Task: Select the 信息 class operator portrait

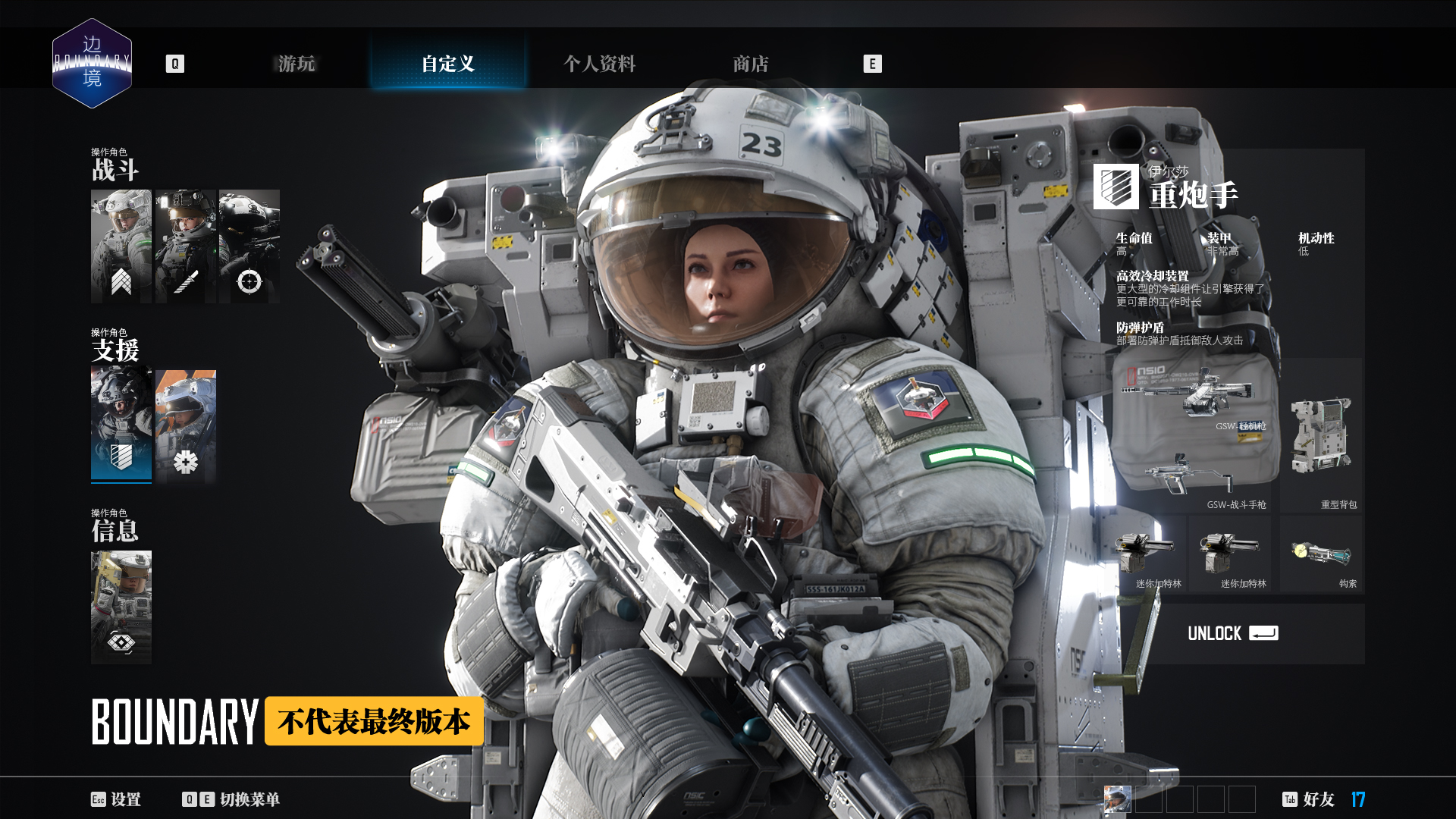Action: (121, 607)
